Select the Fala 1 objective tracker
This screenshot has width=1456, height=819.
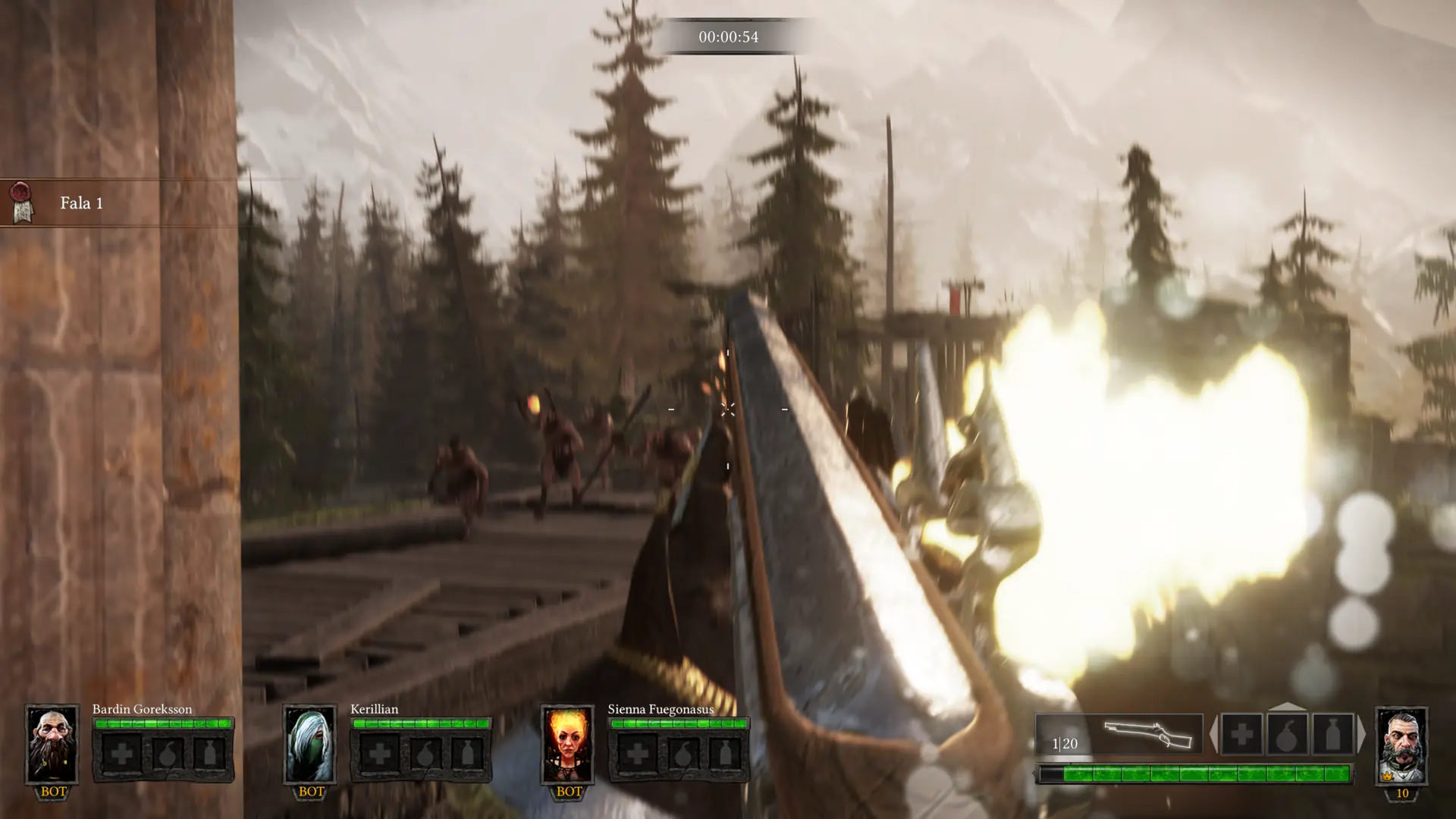point(81,203)
